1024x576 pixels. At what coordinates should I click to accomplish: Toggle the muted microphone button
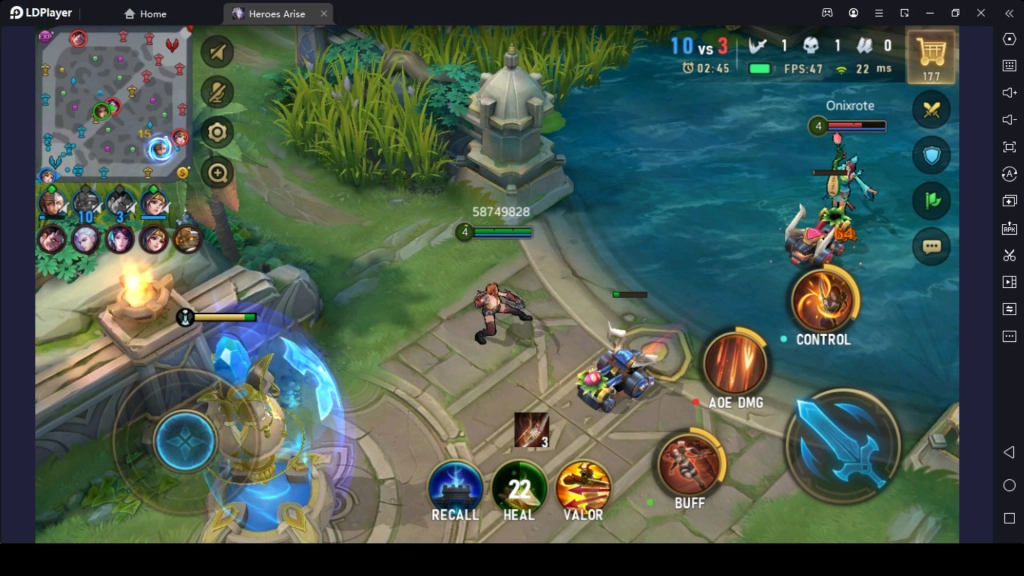tap(217, 92)
